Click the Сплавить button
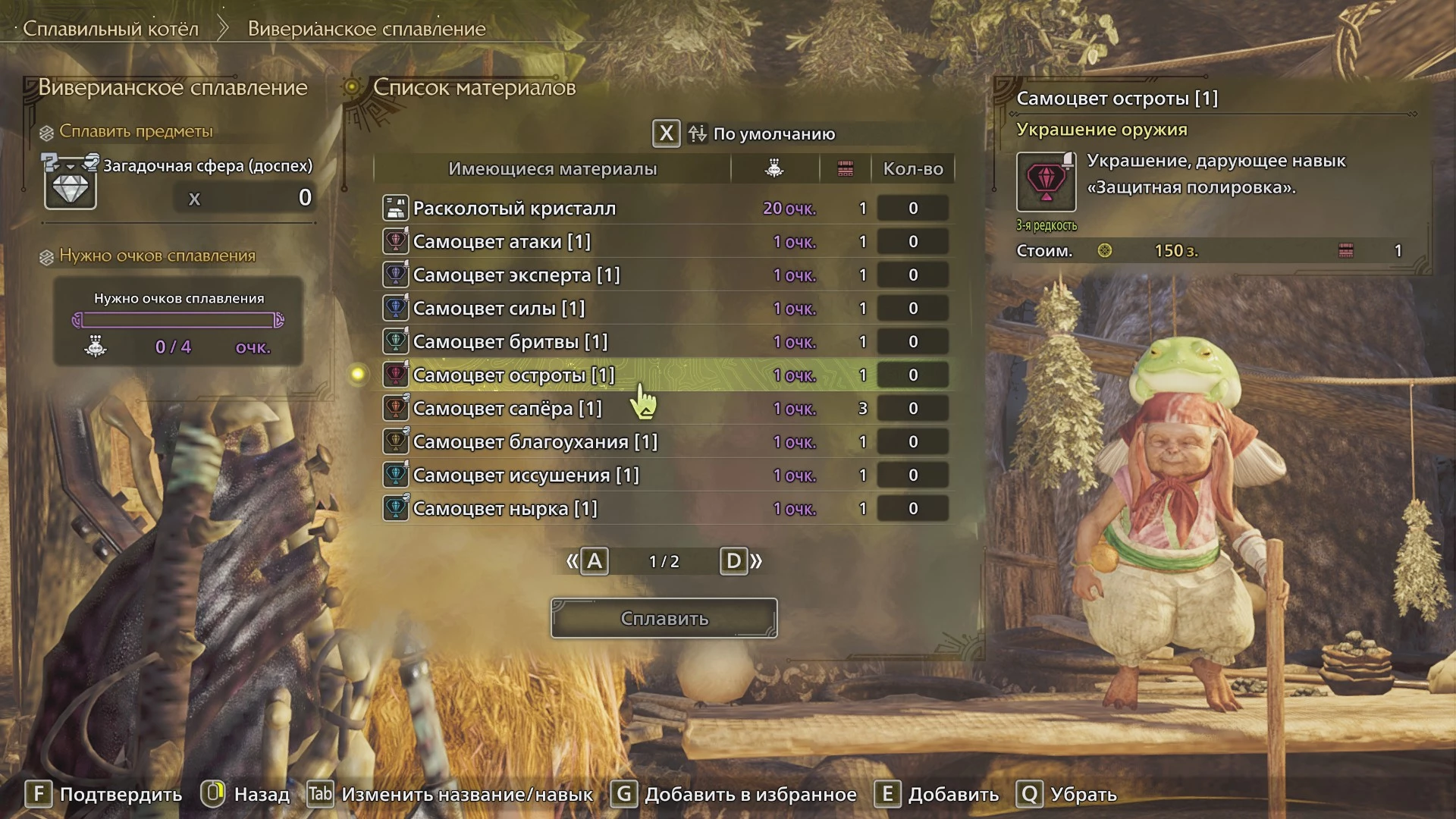Viewport: 1456px width, 819px height. point(664,618)
